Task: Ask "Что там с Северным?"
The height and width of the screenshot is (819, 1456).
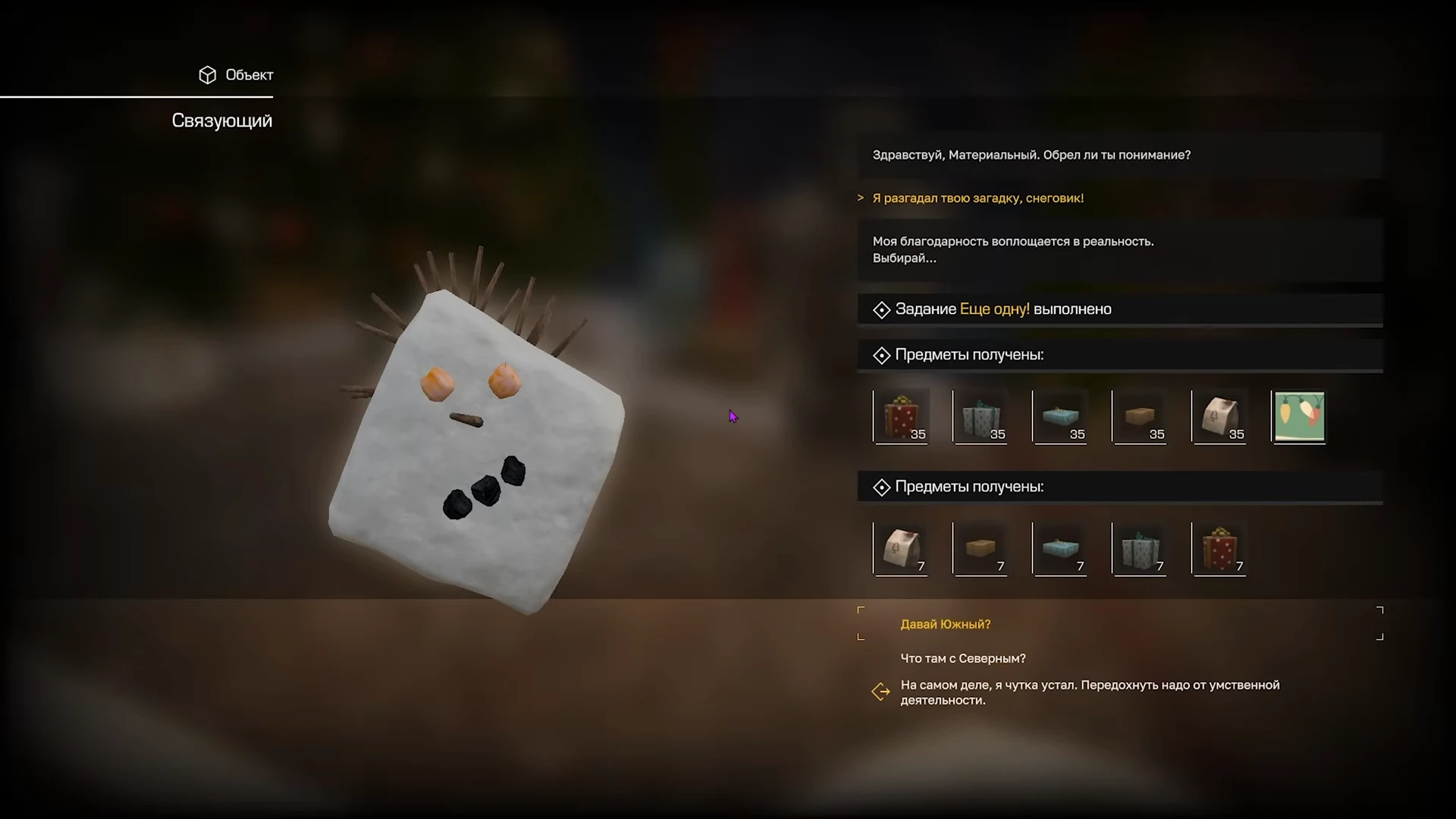Action: pos(962,658)
